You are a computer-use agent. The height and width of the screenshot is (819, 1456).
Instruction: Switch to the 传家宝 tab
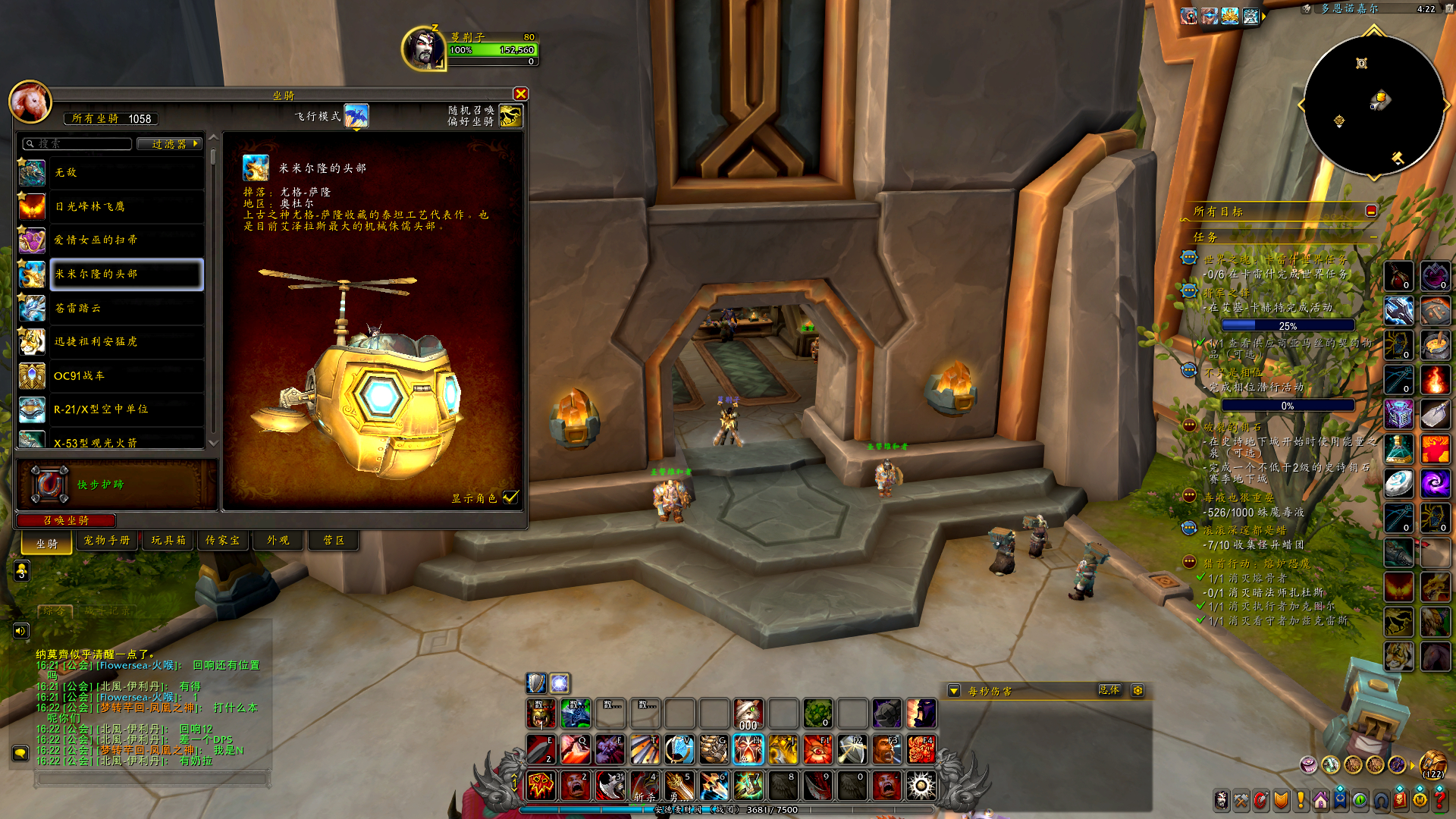(x=222, y=541)
